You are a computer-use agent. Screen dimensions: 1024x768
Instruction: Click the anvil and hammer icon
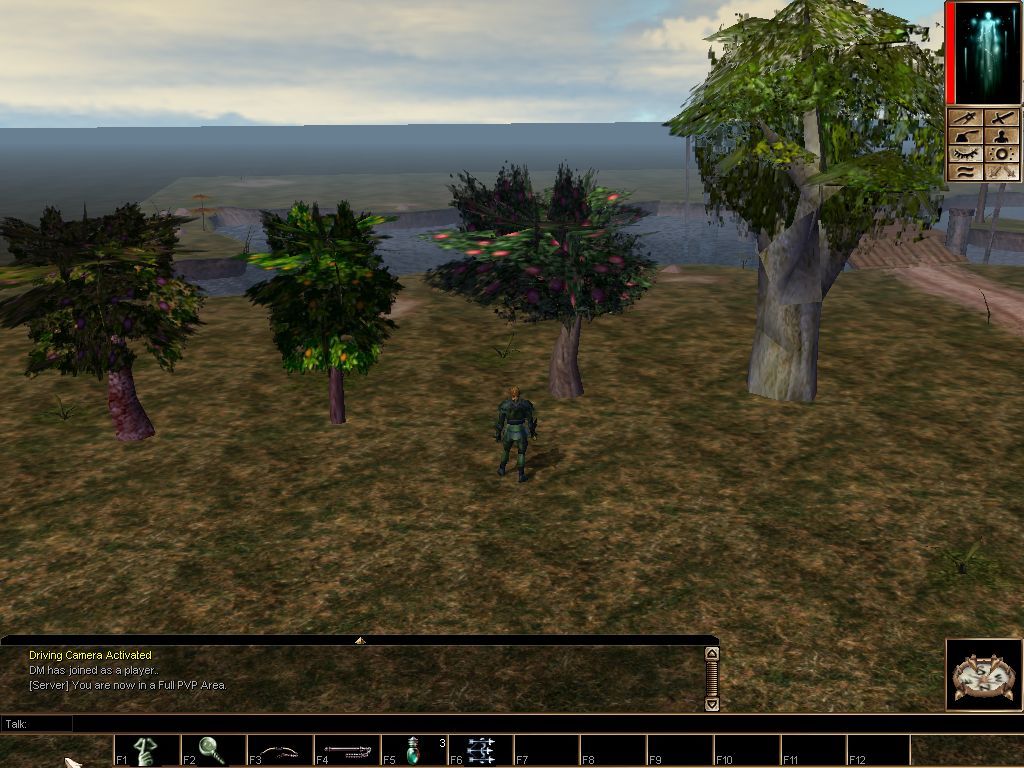966,136
